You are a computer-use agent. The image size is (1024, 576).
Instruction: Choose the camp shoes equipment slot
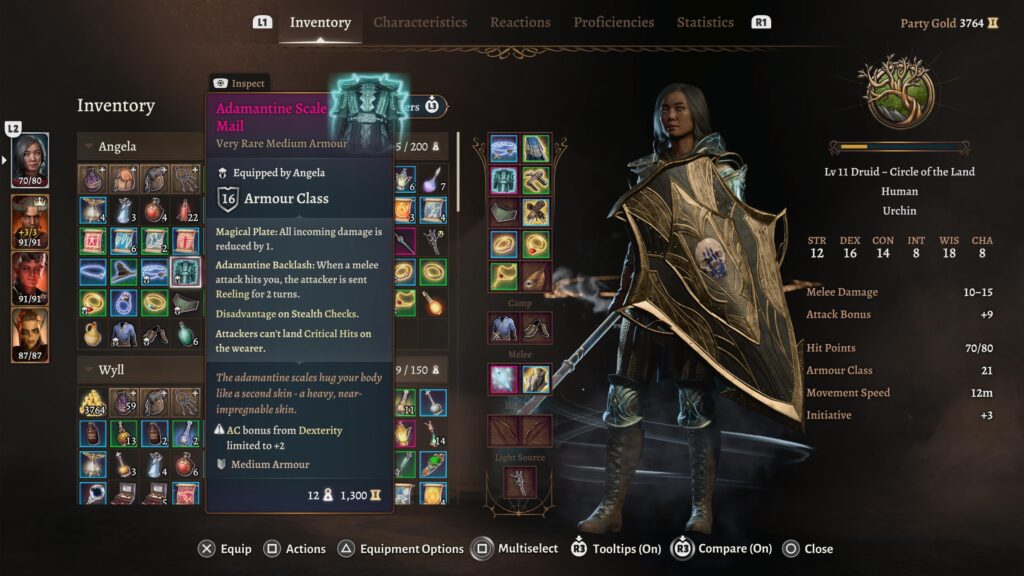[x=536, y=326]
